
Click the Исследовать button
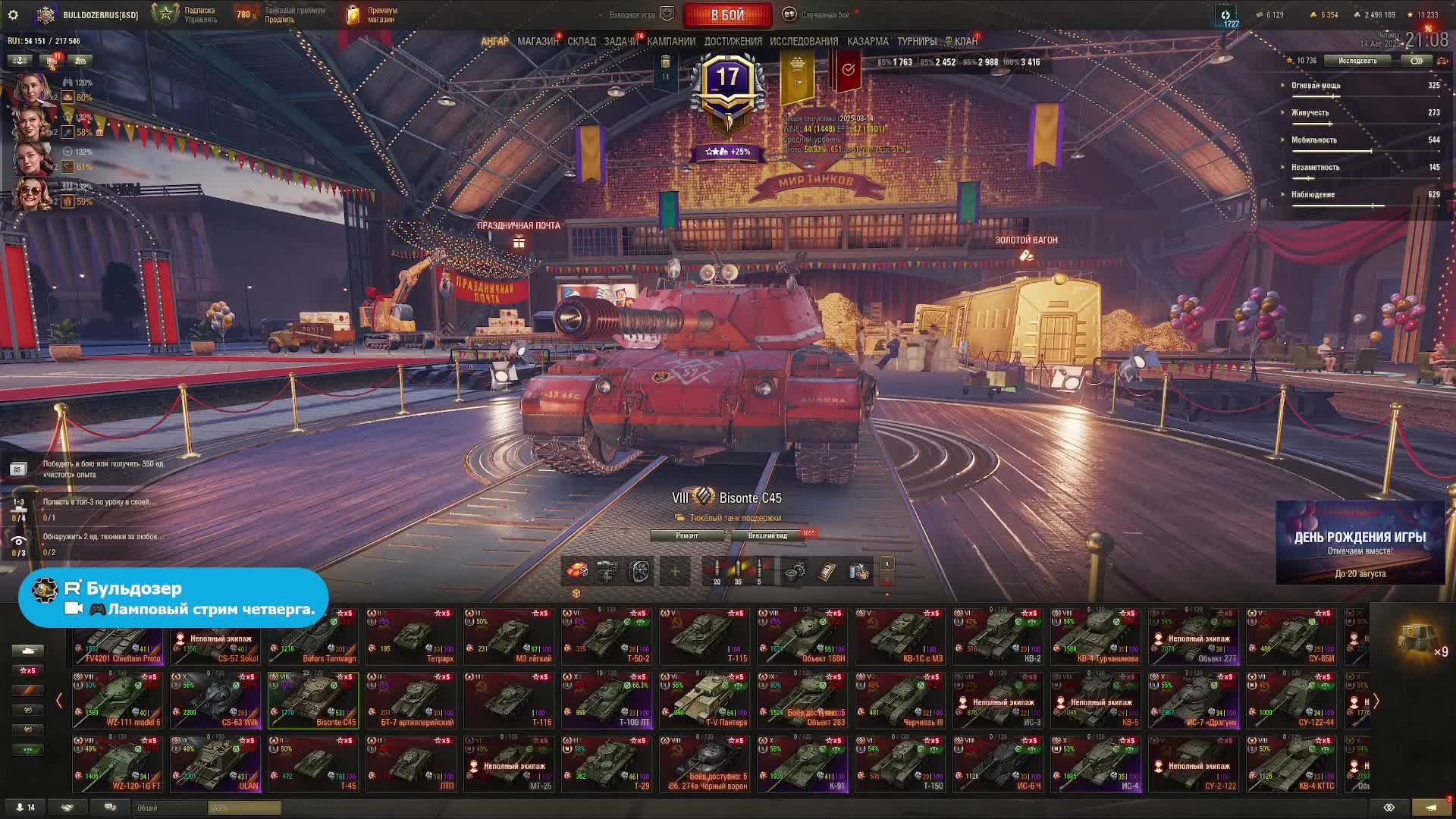point(1357,61)
